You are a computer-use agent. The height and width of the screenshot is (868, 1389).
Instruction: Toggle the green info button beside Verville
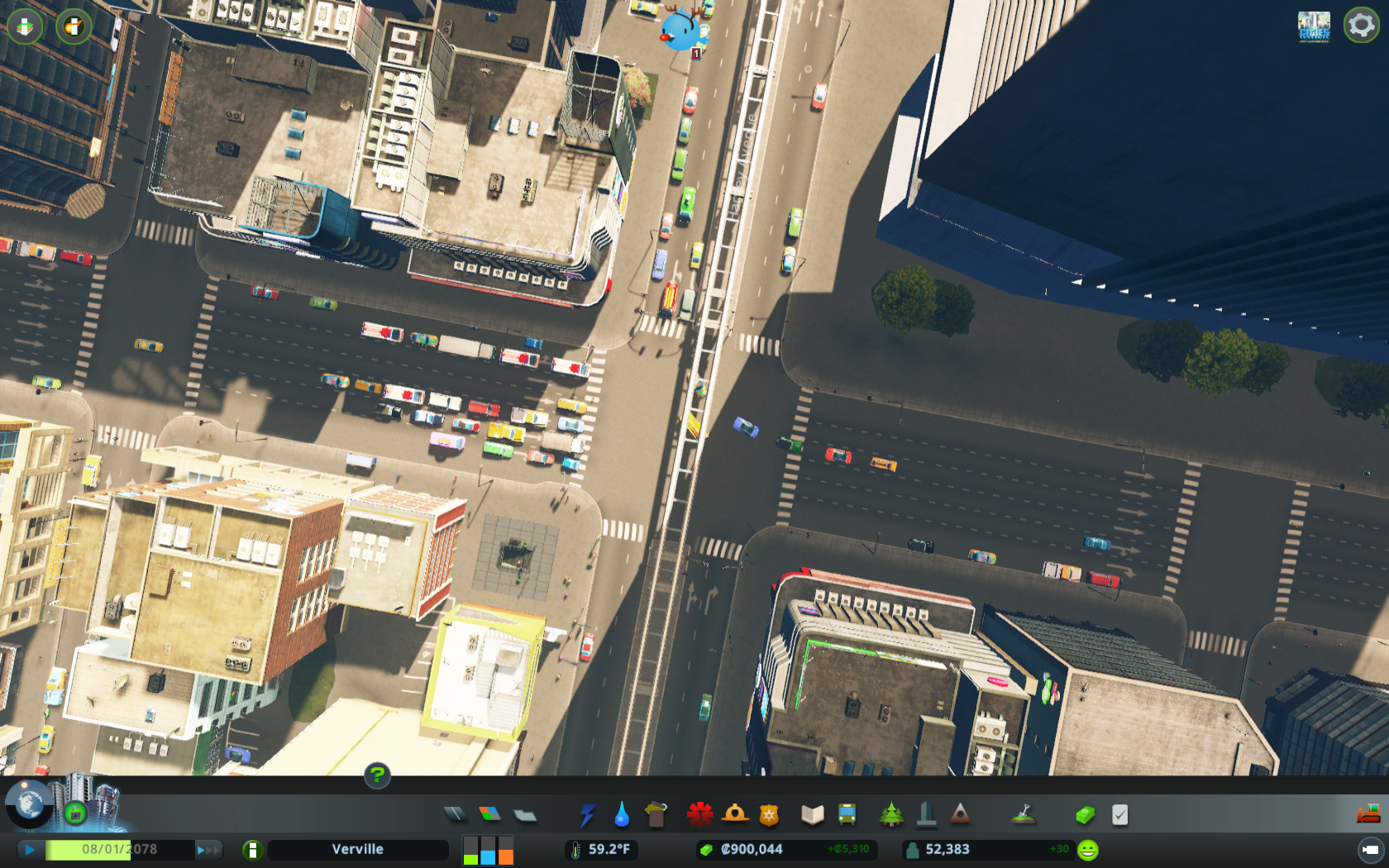[253, 848]
